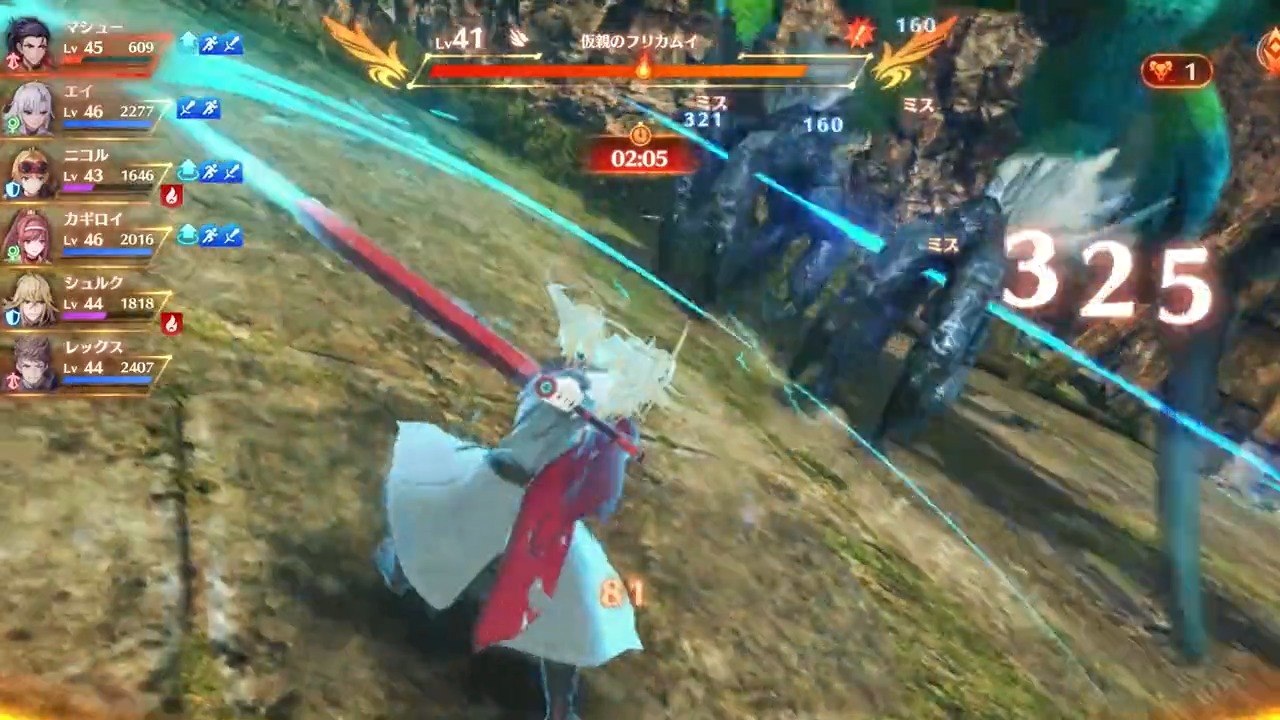This screenshot has height=720, width=1280.
Task: Toggle シュルク's flame status icon
Action: coord(172,322)
